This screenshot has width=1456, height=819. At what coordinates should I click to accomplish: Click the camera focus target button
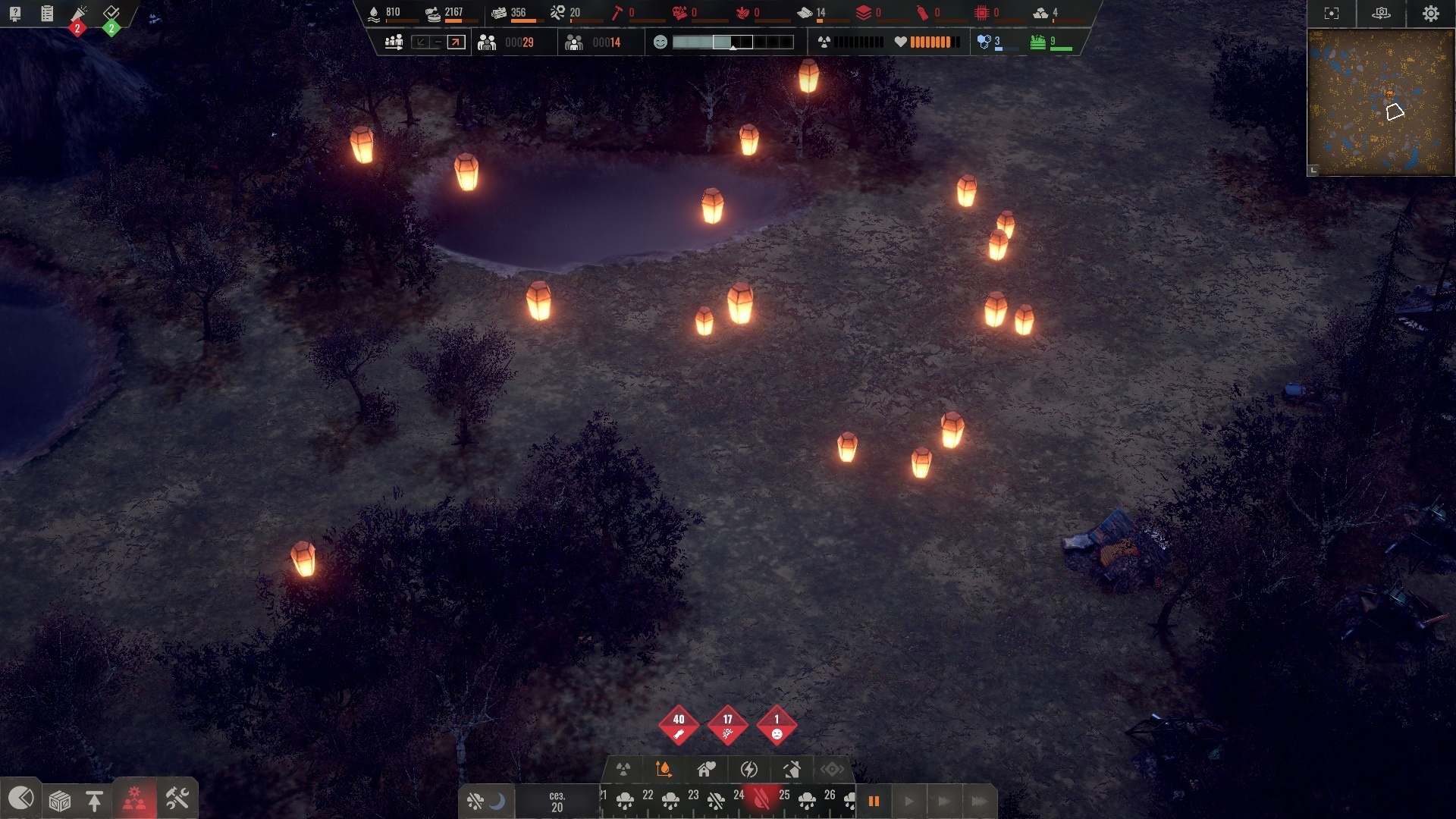(x=1332, y=14)
